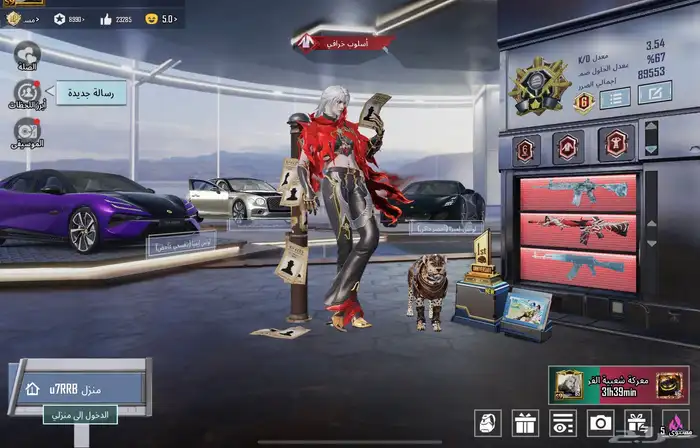Viewport: 700px width, 448px height.
Task: Click the camera screenshot icon
Action: [x=600, y=423]
